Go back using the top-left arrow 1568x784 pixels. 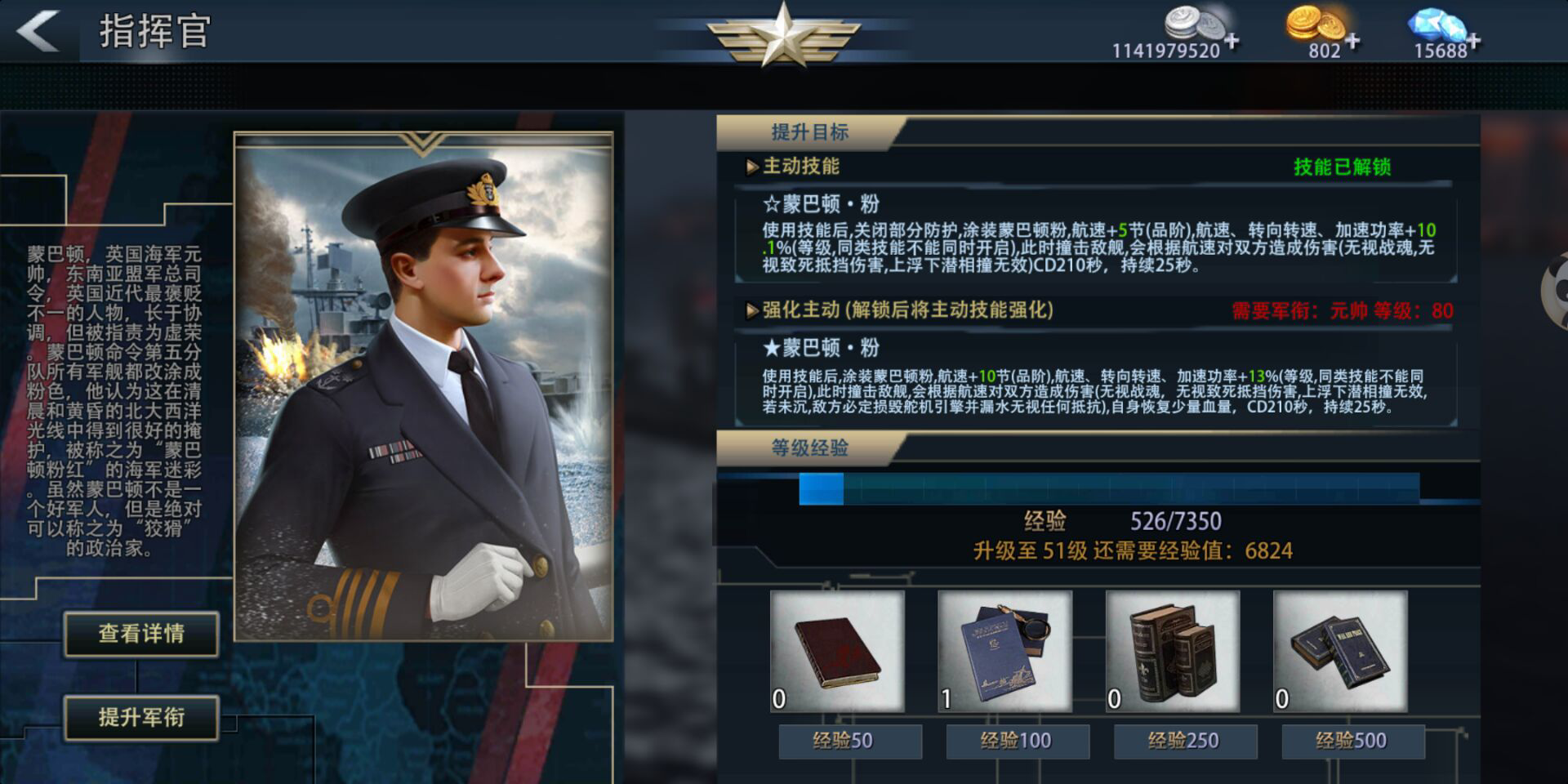pyautogui.click(x=38, y=31)
